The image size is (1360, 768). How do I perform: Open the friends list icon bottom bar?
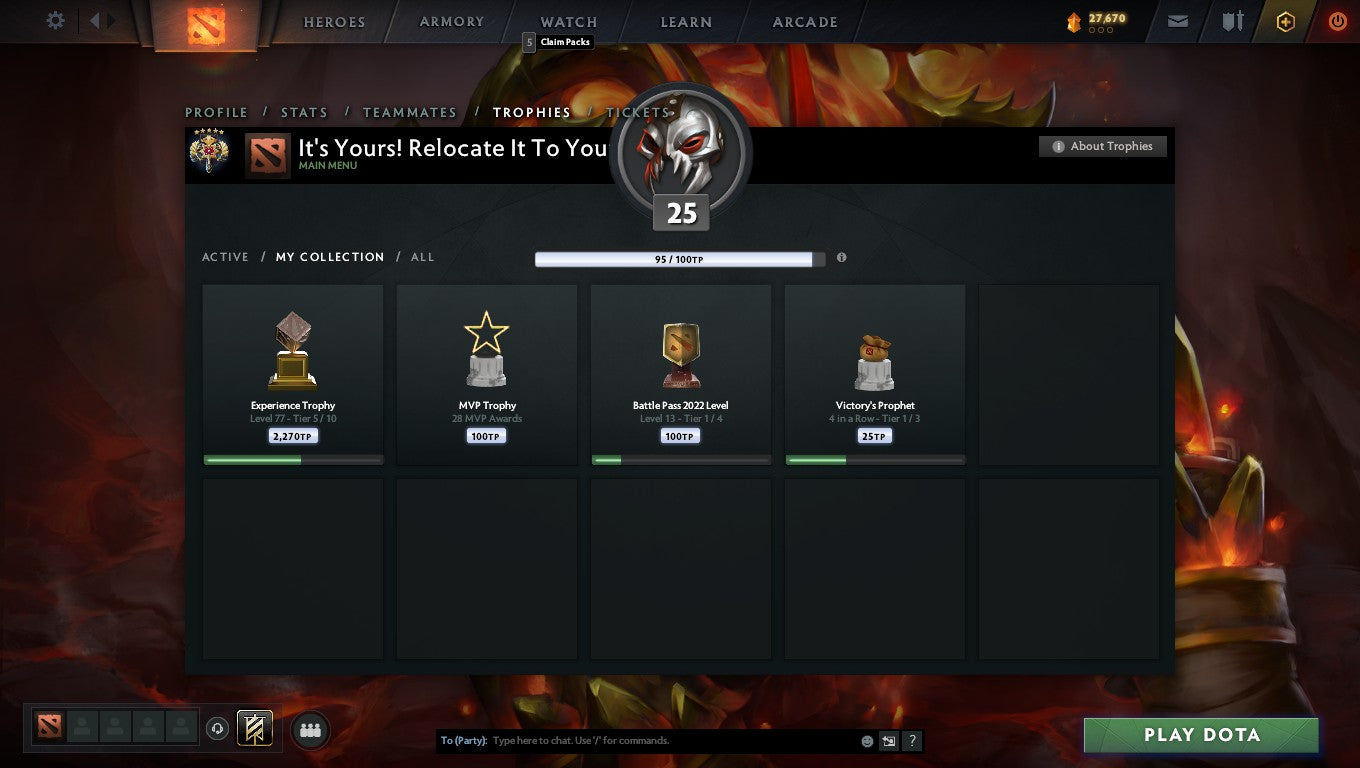310,730
